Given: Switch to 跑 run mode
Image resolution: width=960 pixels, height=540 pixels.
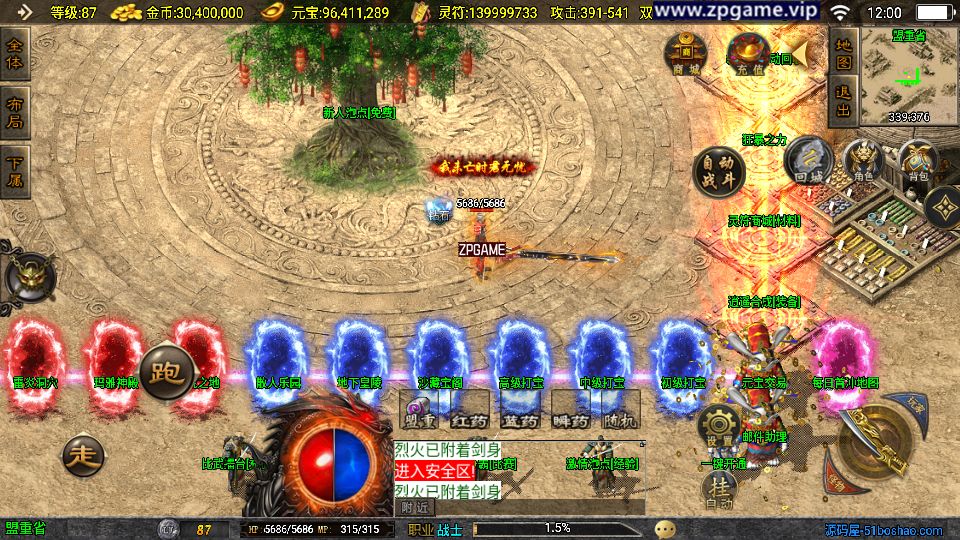Looking at the screenshot, I should 164,374.
